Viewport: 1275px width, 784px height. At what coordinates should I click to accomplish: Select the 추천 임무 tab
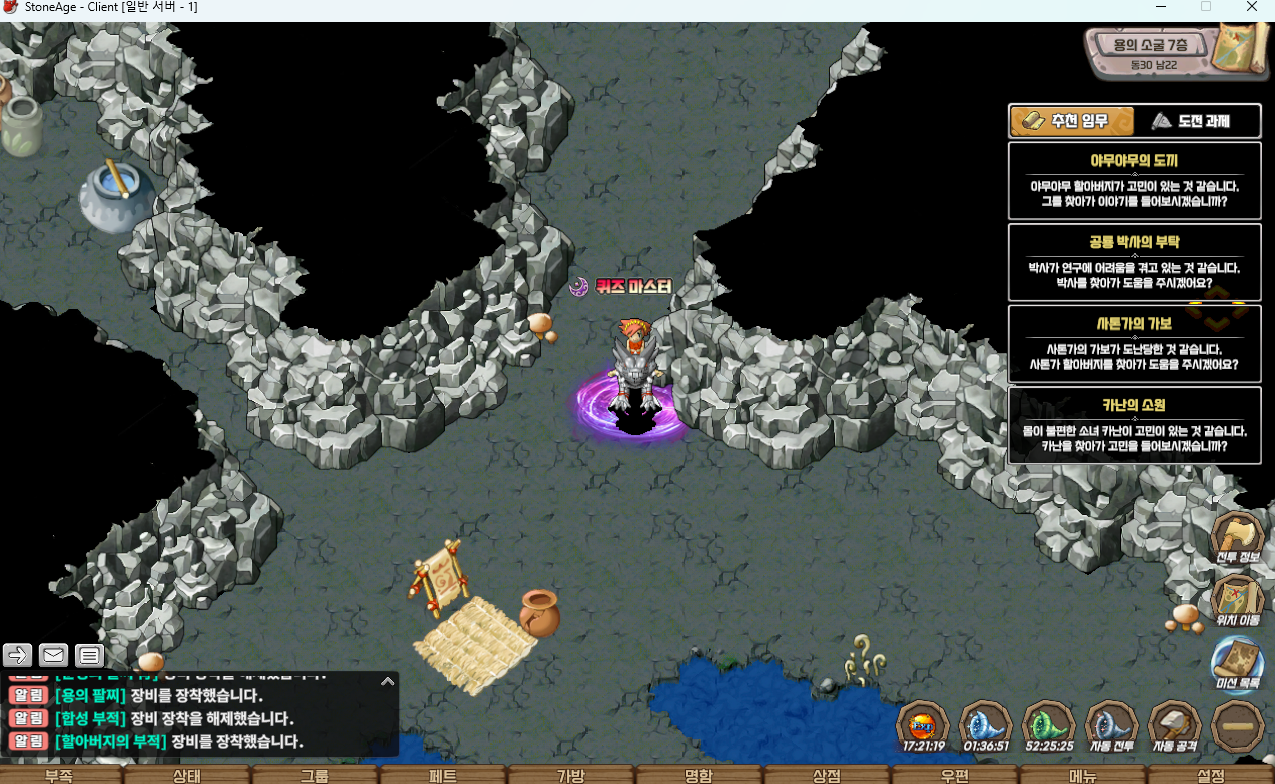(1071, 122)
